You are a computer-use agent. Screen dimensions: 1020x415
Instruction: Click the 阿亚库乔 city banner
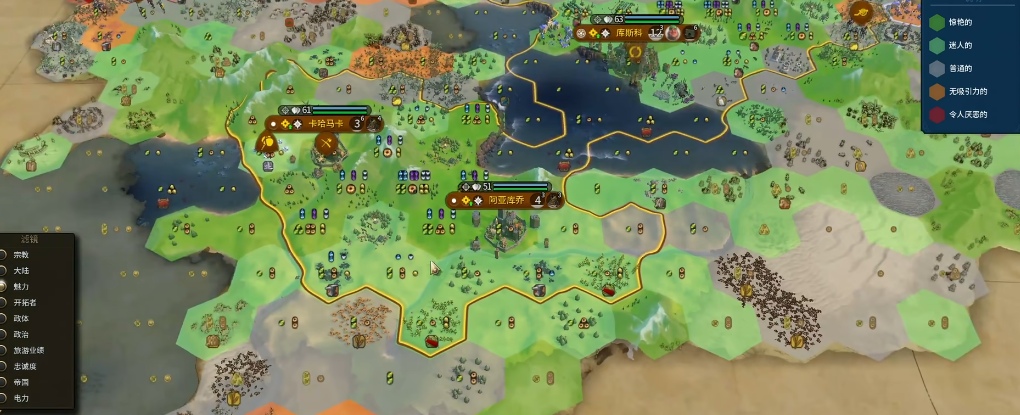pyautogui.click(x=505, y=199)
